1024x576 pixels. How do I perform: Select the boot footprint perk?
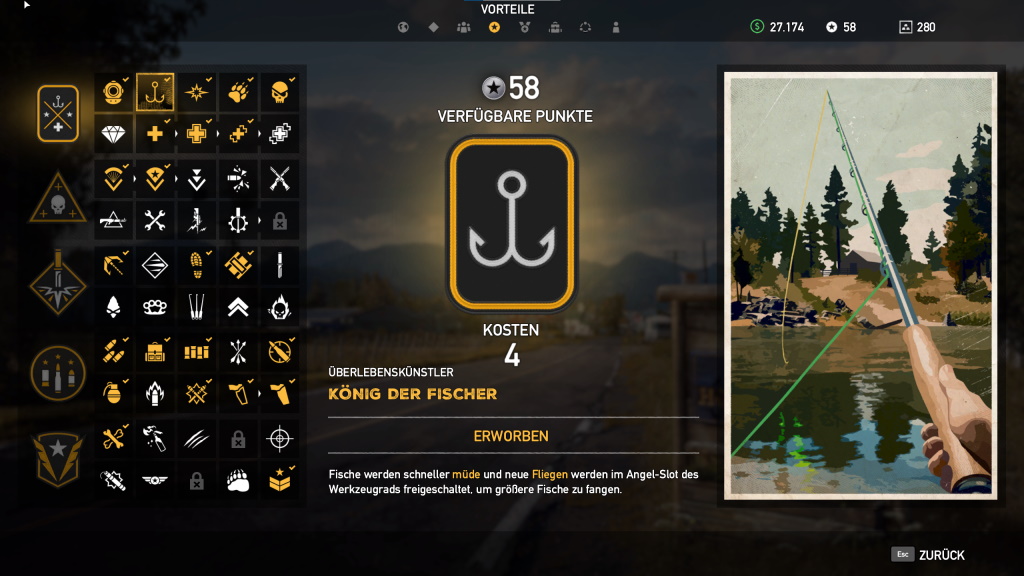click(x=196, y=264)
